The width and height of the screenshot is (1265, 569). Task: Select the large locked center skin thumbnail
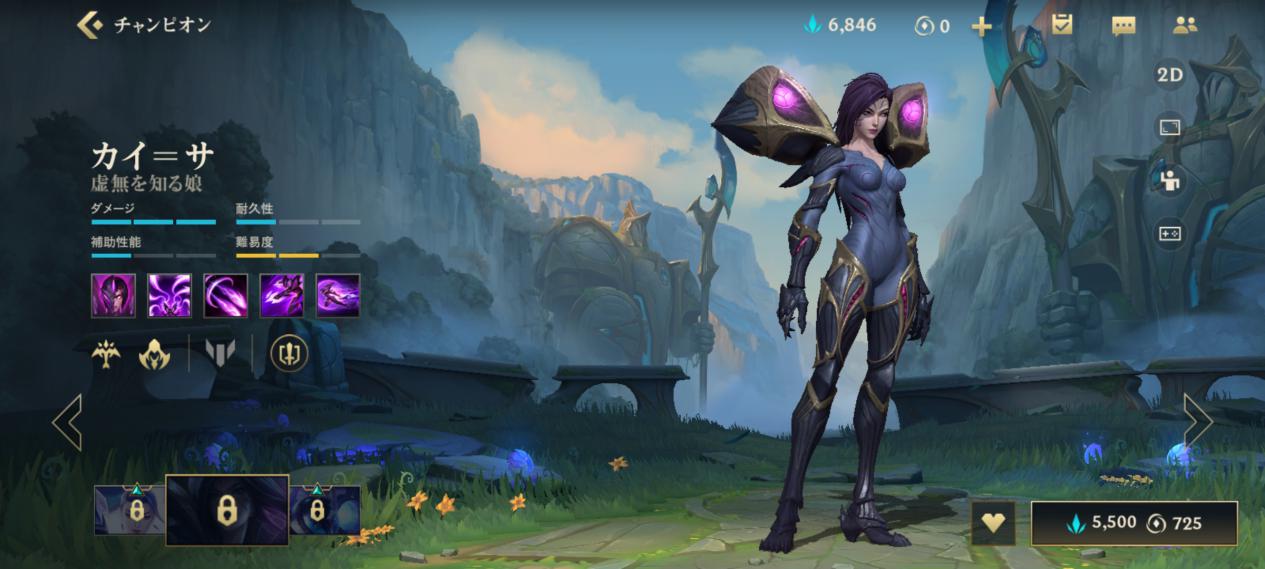click(x=227, y=510)
